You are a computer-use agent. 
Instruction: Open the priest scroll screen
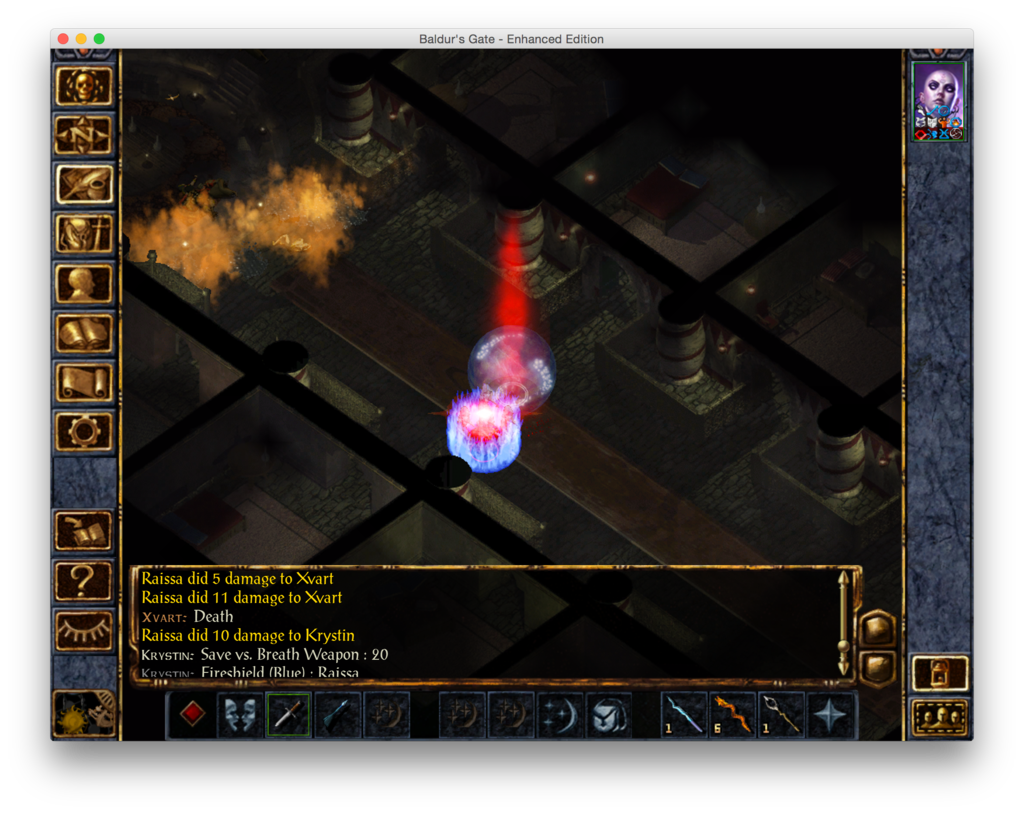pyautogui.click(x=84, y=381)
